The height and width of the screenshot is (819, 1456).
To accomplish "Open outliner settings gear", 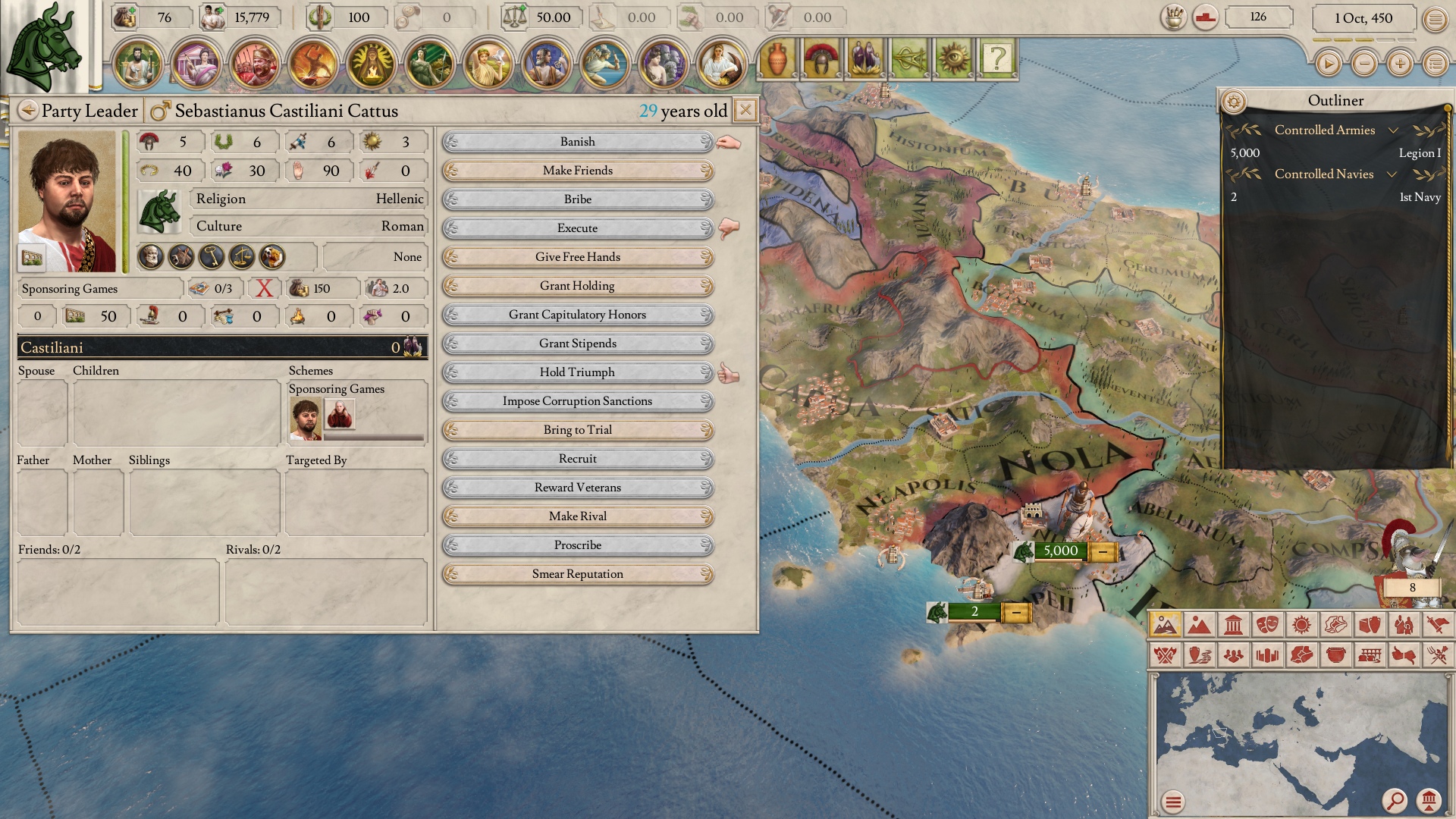I will tap(1234, 101).
